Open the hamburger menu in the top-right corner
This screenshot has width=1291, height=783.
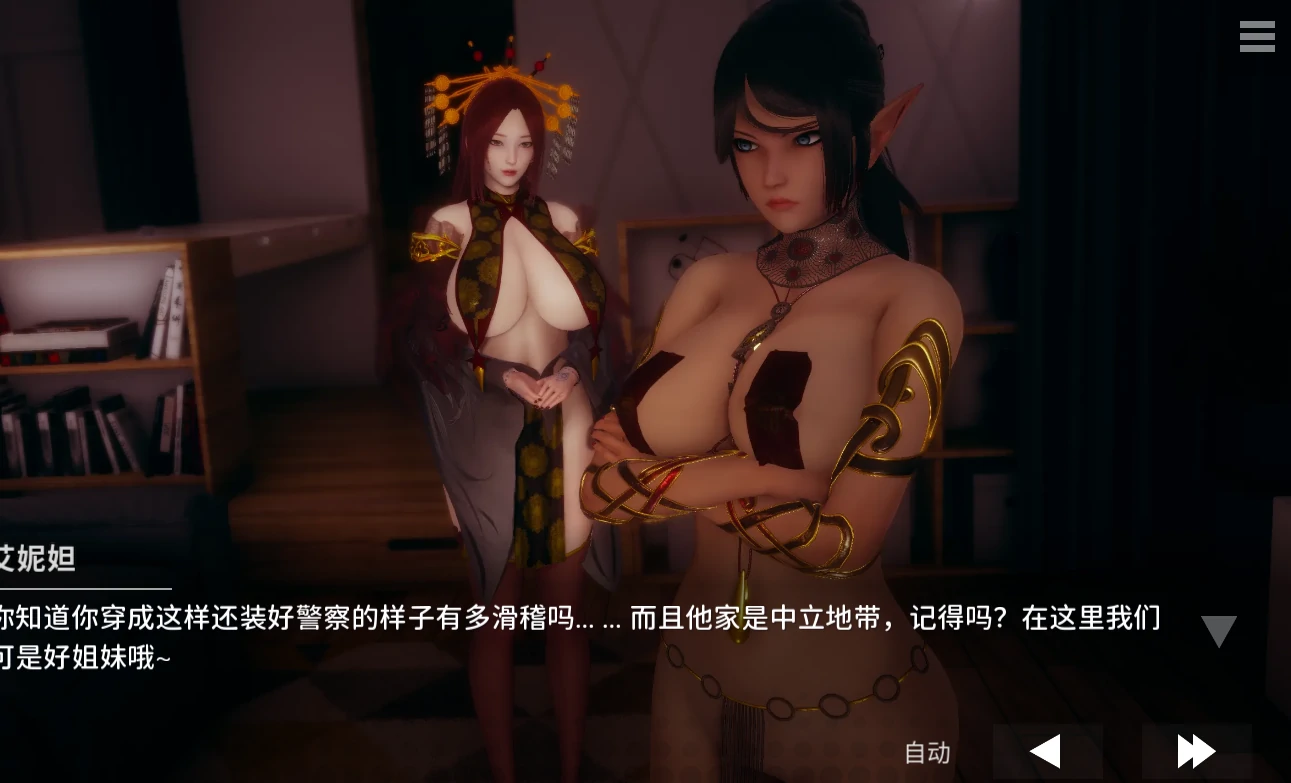1257,37
